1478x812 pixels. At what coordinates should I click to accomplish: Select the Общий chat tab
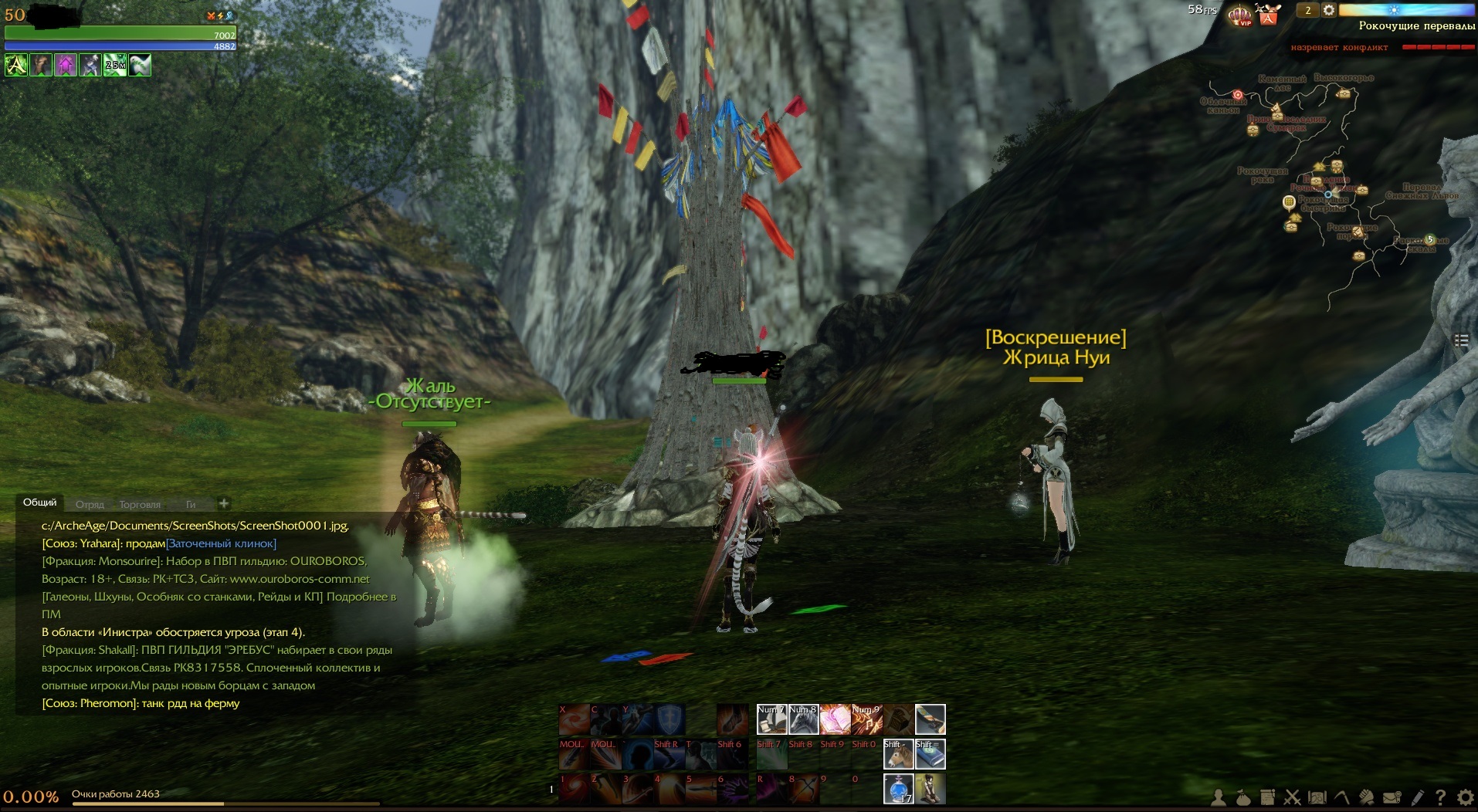point(39,502)
